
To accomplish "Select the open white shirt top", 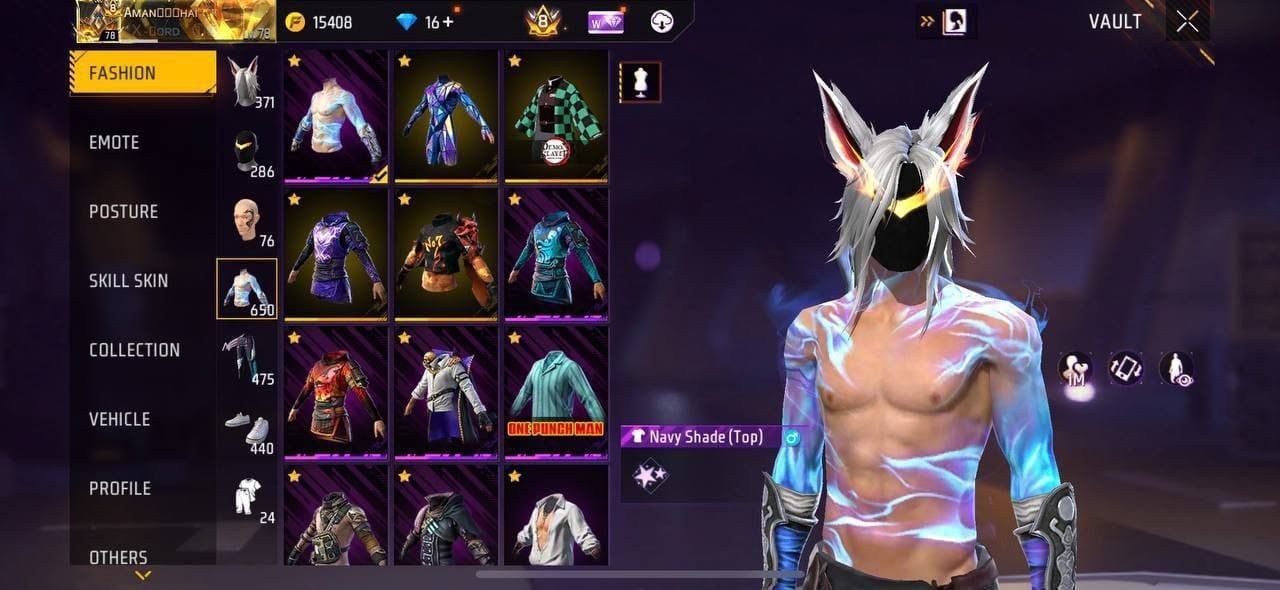I will pos(555,520).
